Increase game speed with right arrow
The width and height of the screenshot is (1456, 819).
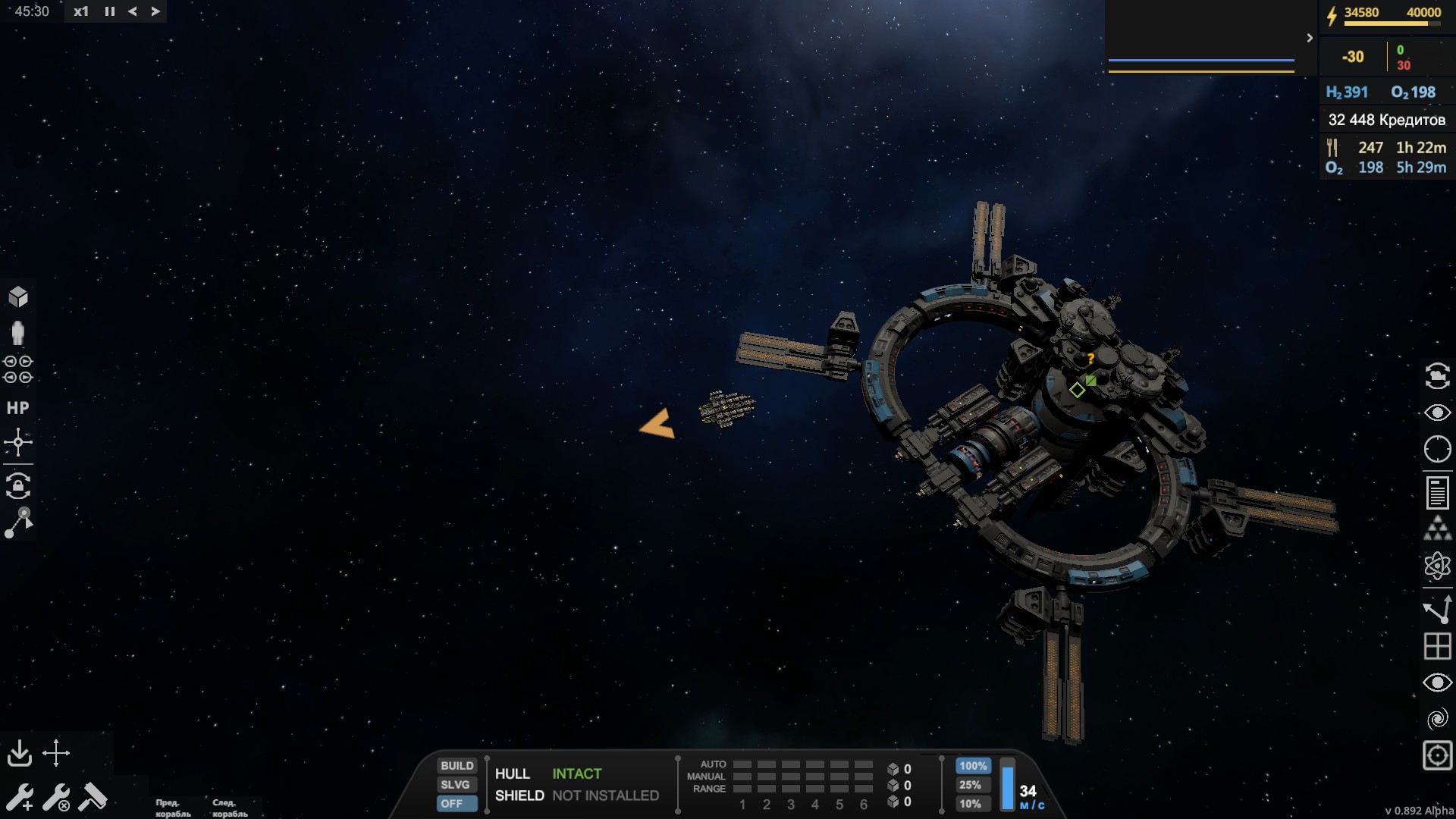(155, 11)
